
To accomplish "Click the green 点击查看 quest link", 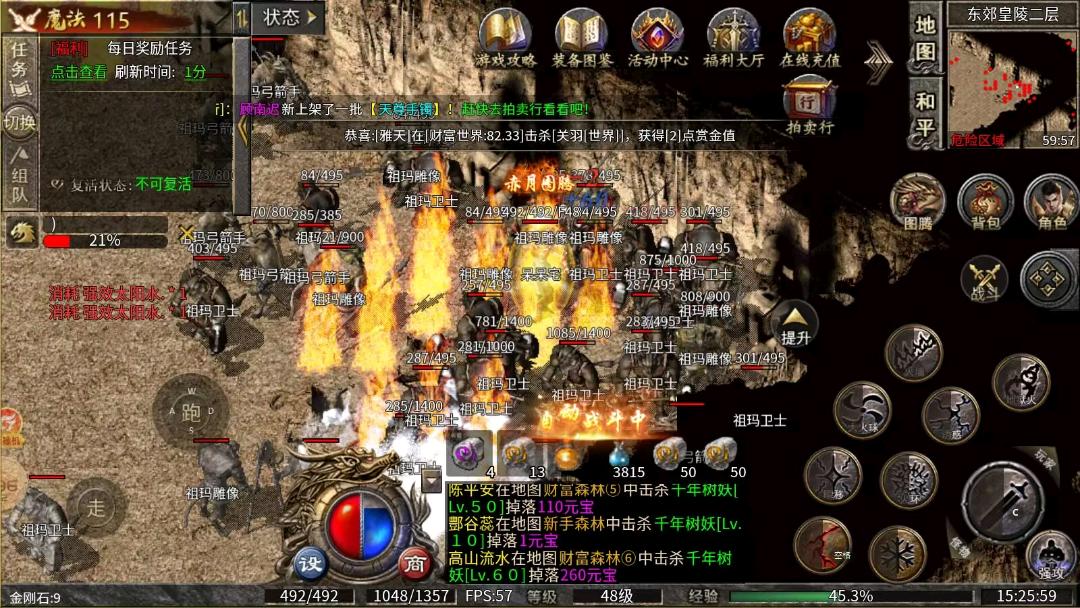I will coord(79,72).
